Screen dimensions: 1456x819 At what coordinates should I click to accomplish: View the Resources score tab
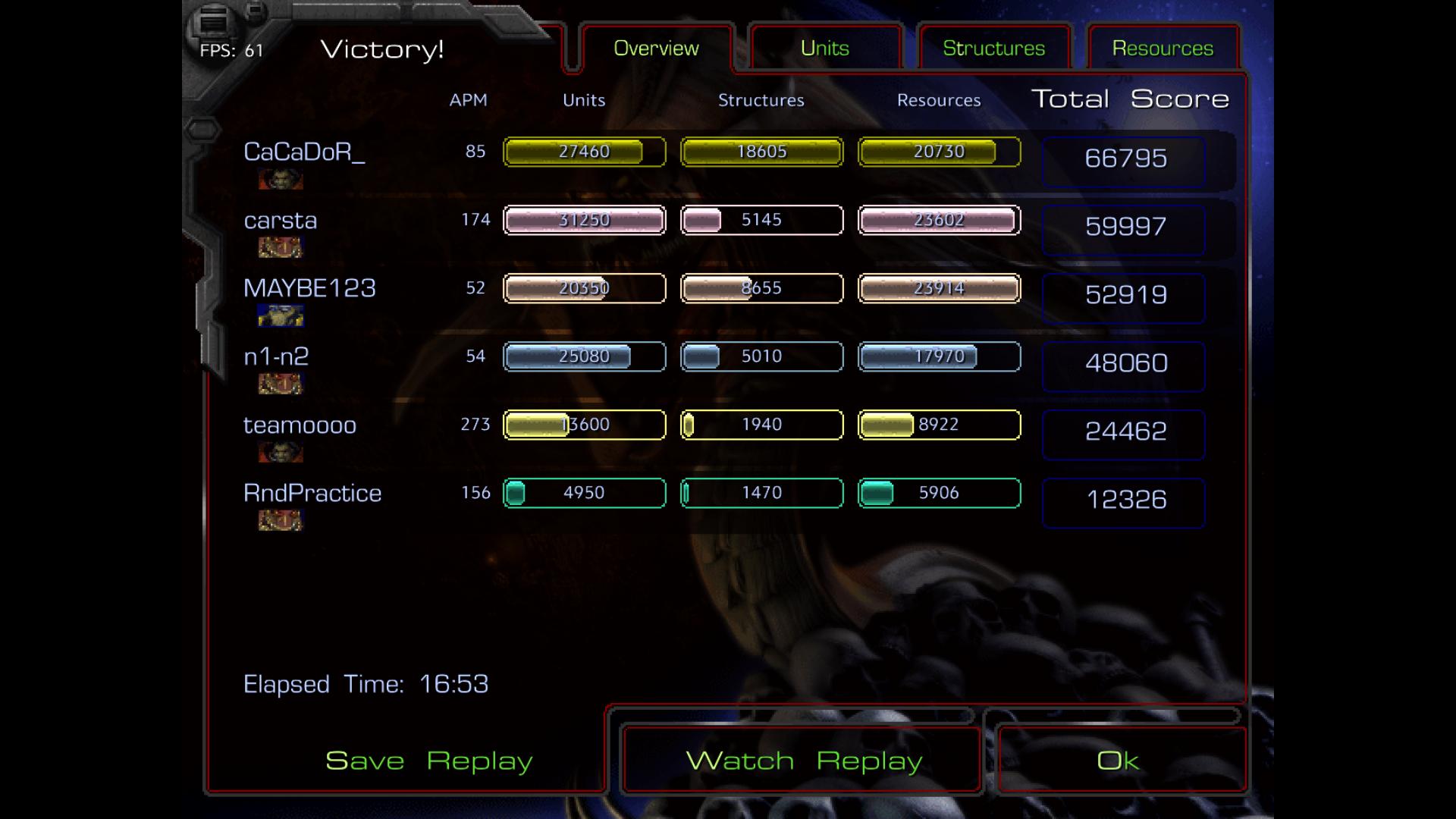[1163, 49]
